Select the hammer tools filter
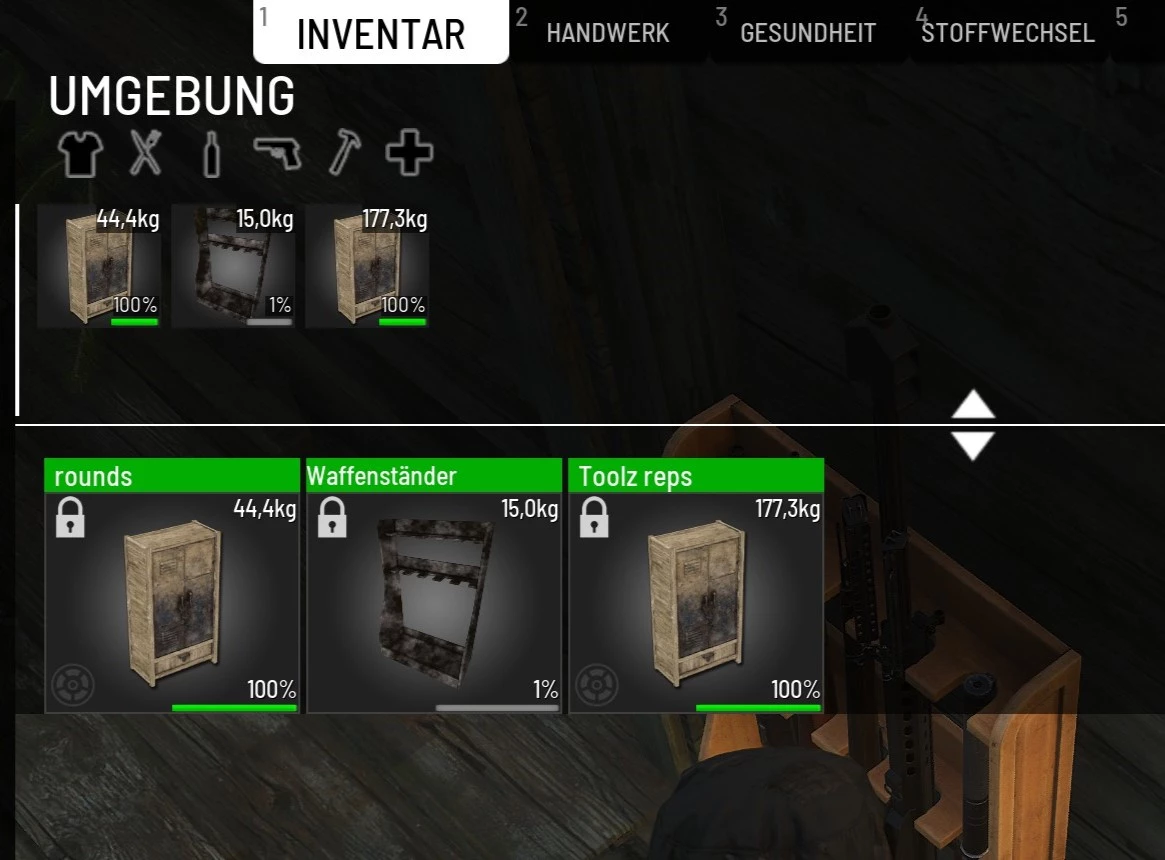 point(344,154)
